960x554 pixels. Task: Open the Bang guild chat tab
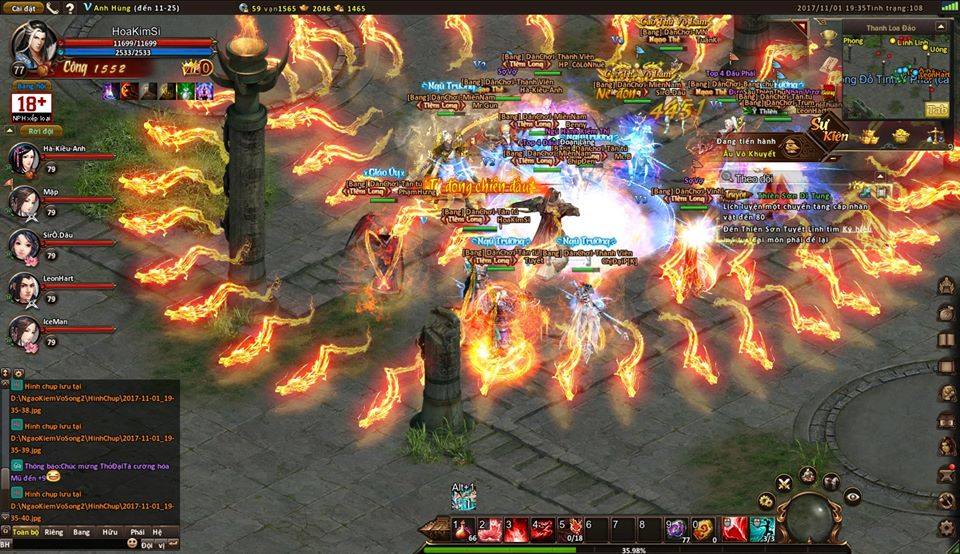click(x=82, y=533)
